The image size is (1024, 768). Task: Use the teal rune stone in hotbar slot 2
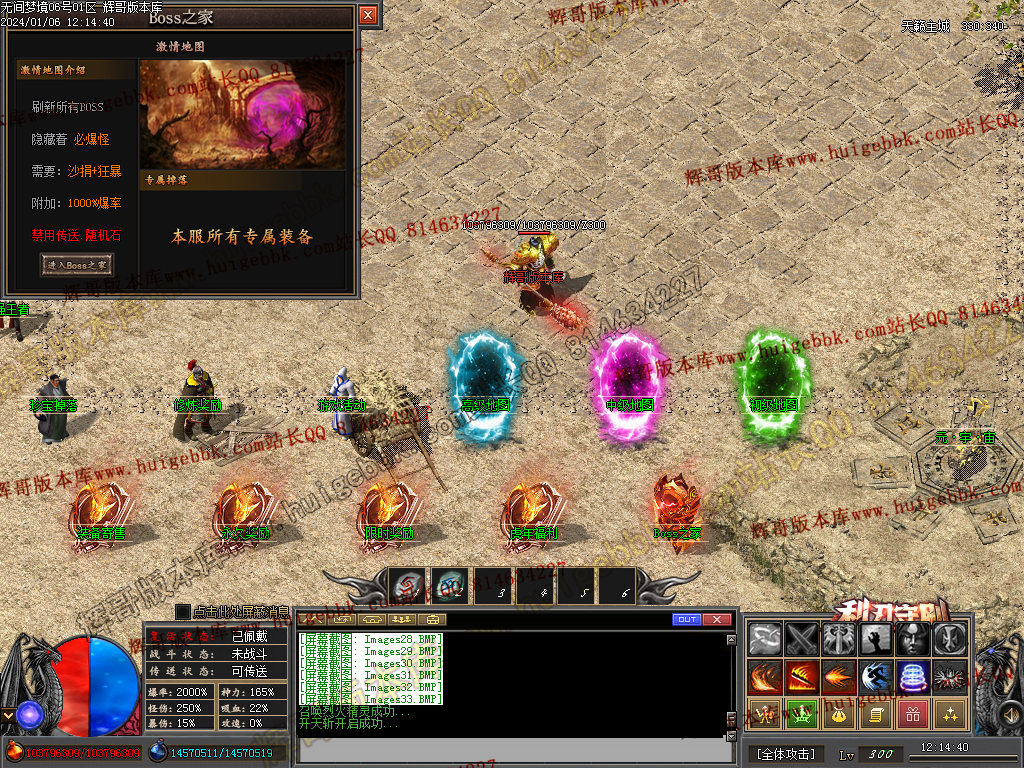click(x=450, y=586)
